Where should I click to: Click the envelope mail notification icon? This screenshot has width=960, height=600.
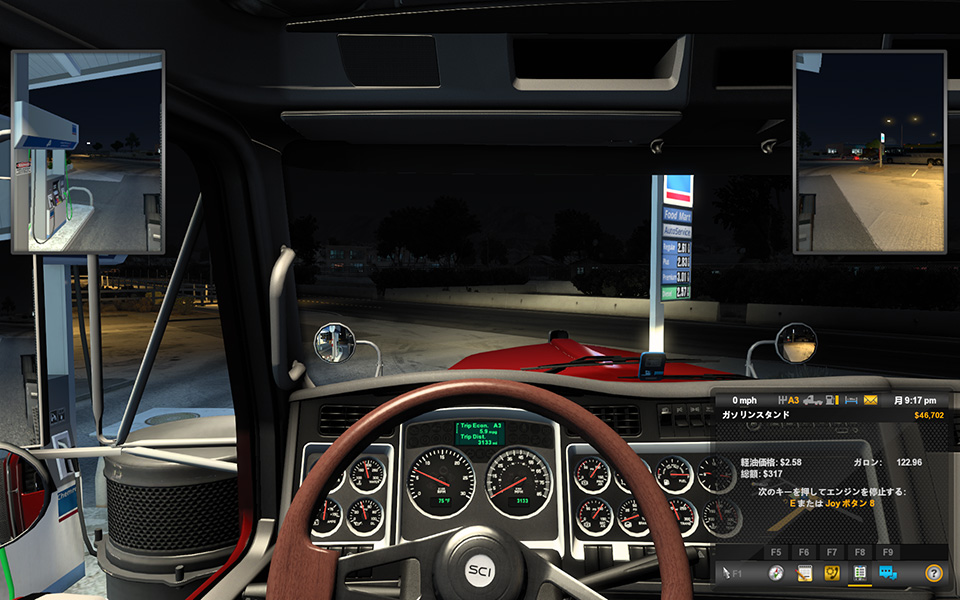pyautogui.click(x=871, y=400)
